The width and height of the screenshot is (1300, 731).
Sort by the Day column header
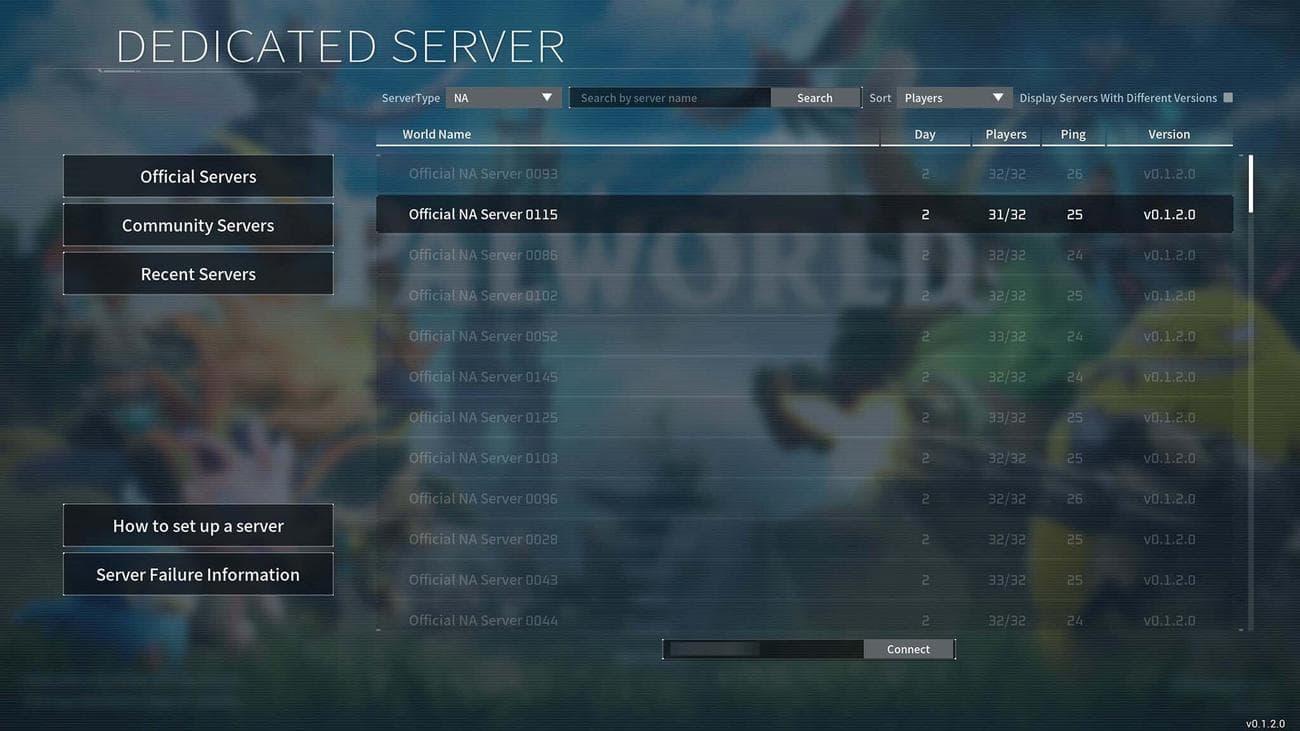pos(924,133)
